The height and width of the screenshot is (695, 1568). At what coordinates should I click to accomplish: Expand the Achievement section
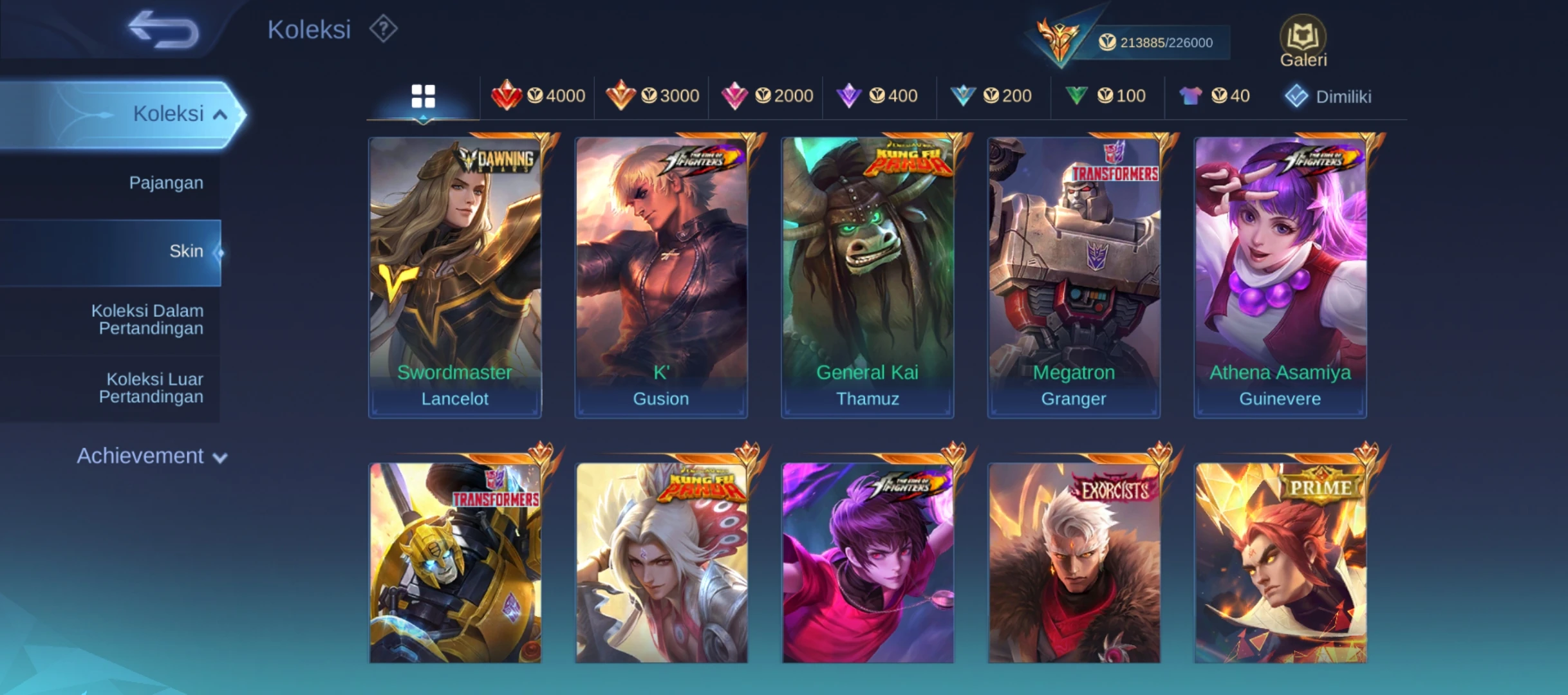(x=152, y=456)
